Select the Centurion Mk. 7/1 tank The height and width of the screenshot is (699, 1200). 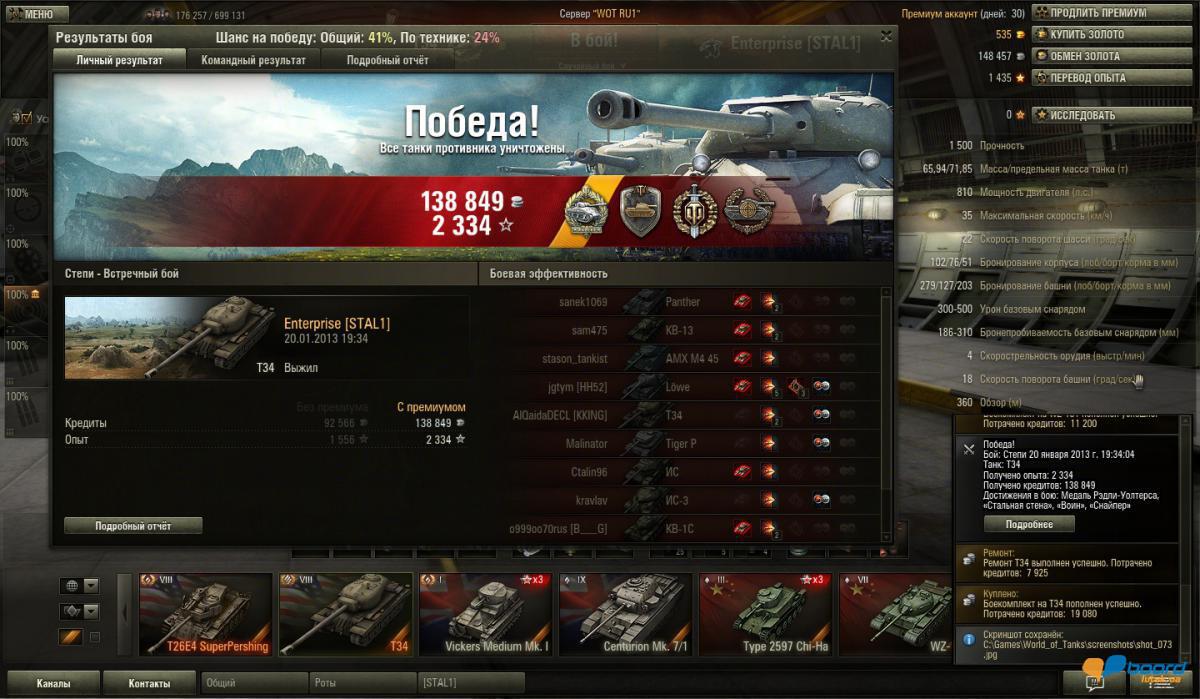pos(626,614)
